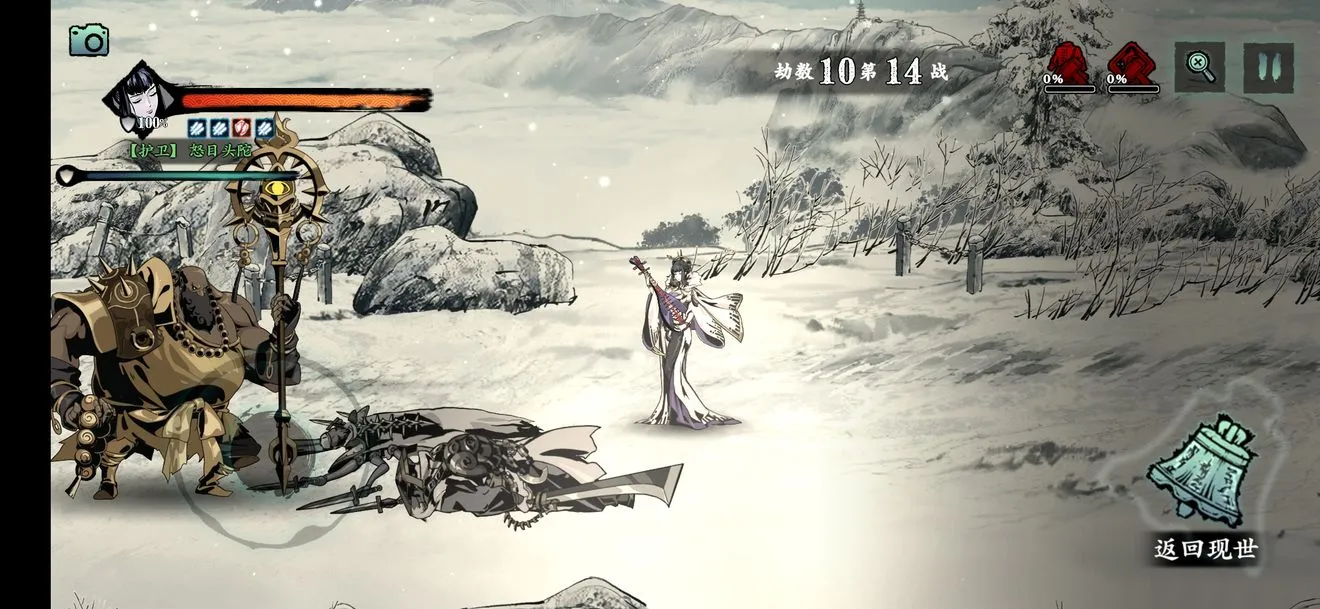This screenshot has width=1320, height=609.
Task: Tap the red diamond gauge icon
Action: pyautogui.click(x=1132, y=64)
